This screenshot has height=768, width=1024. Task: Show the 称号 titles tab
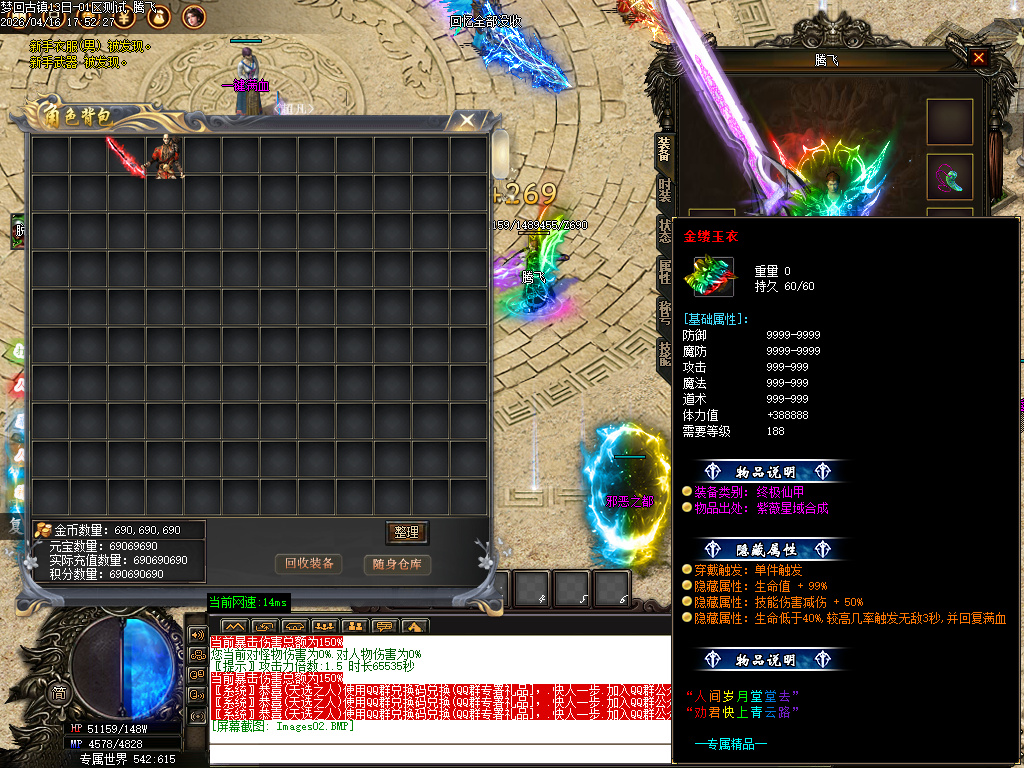664,312
